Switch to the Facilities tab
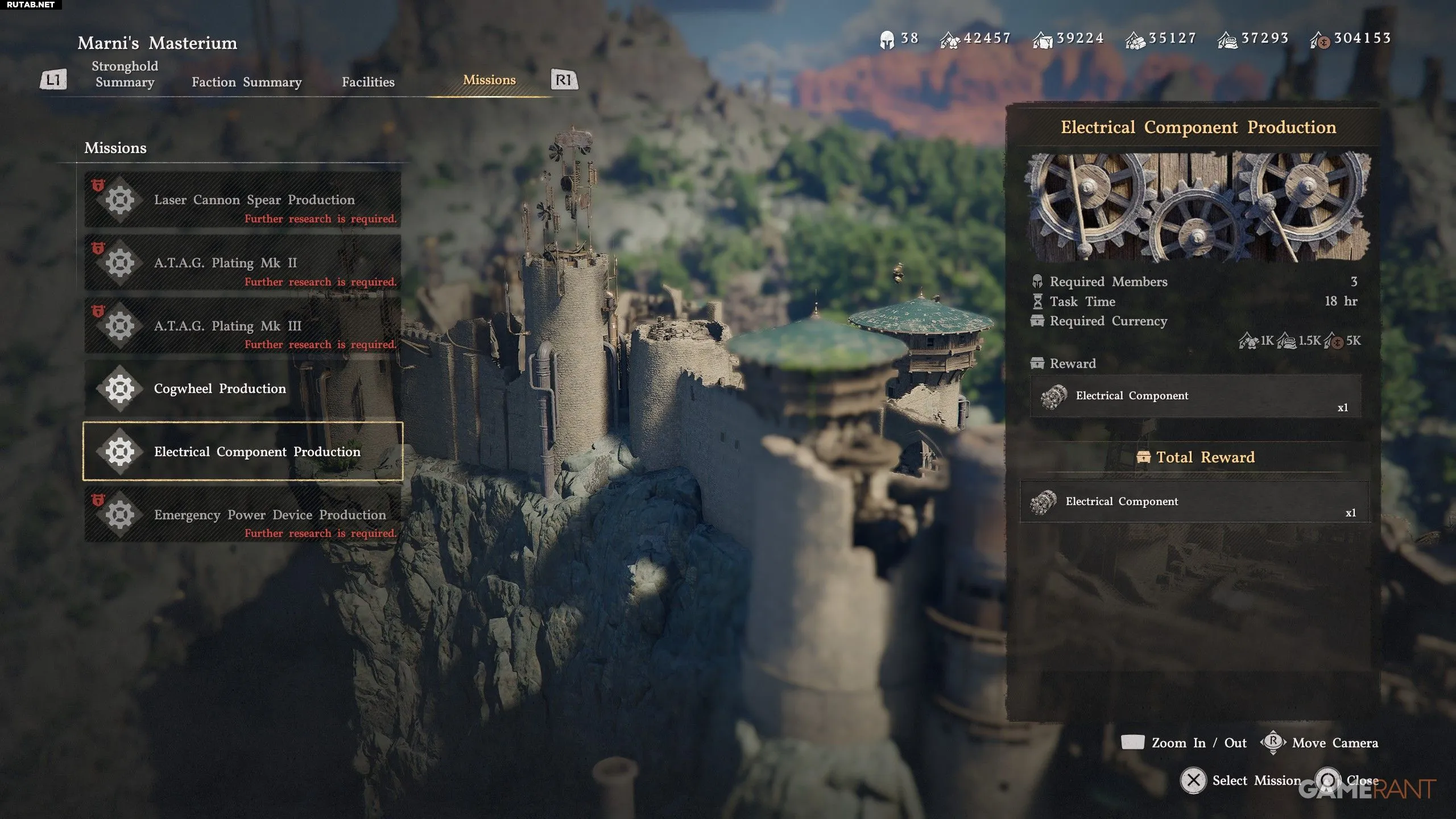Viewport: 1456px width, 819px height. (368, 82)
